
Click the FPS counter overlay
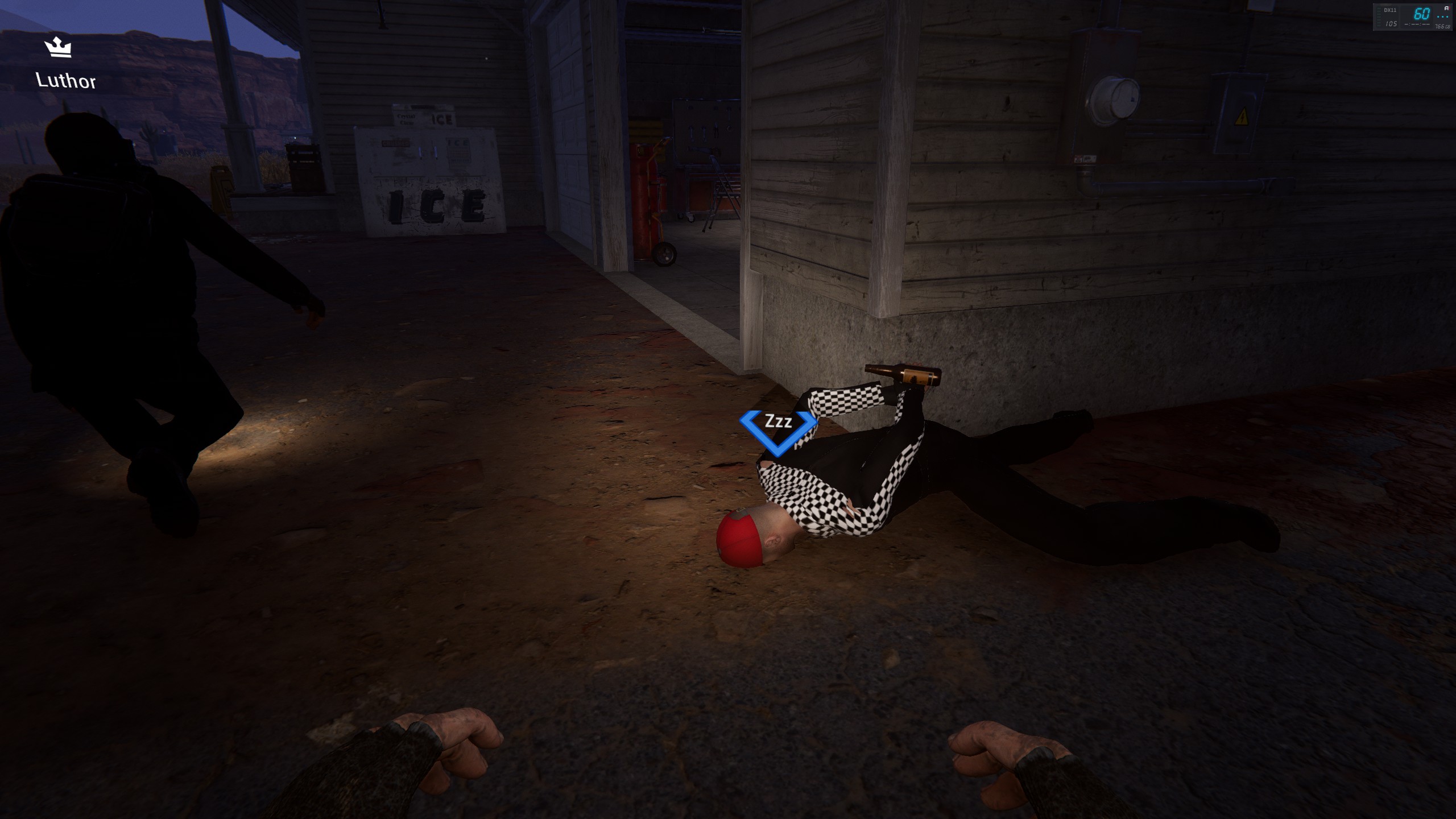click(1413, 17)
